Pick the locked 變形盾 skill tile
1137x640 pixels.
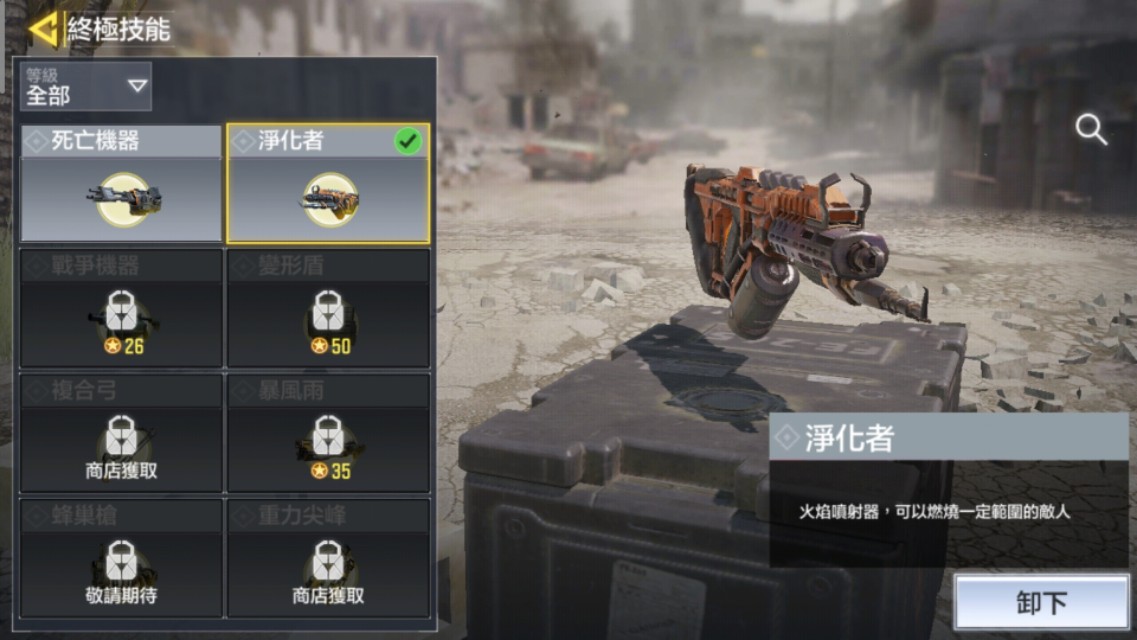(328, 308)
